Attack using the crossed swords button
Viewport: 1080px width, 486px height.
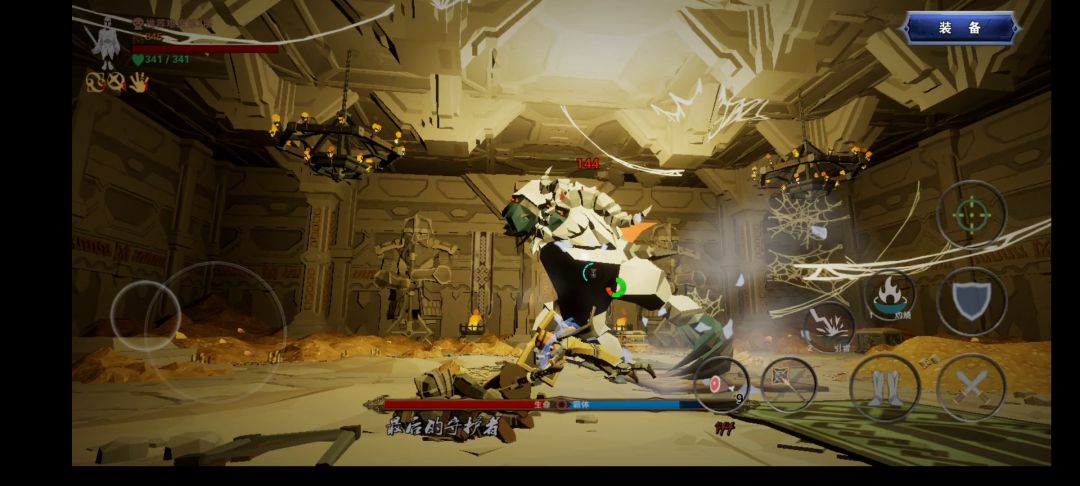[971, 387]
